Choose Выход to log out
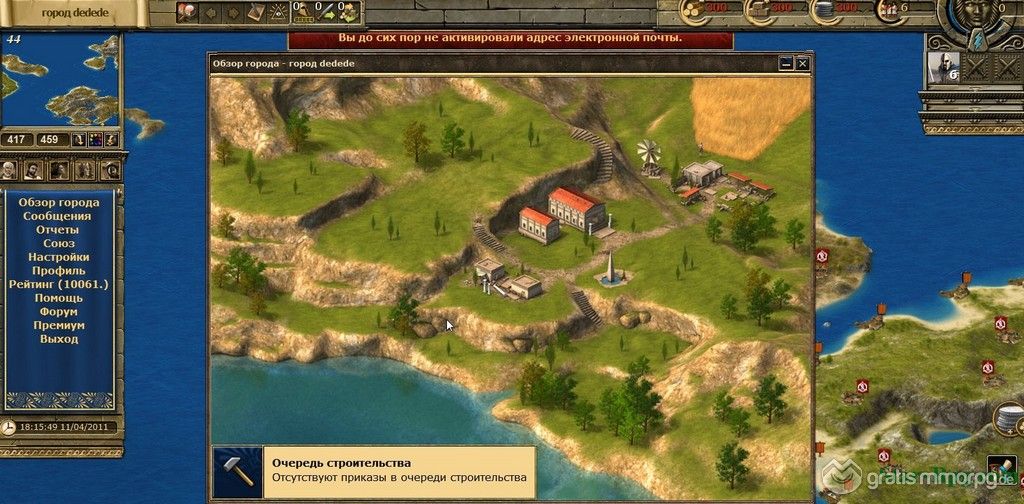1024x504 pixels. 58,339
